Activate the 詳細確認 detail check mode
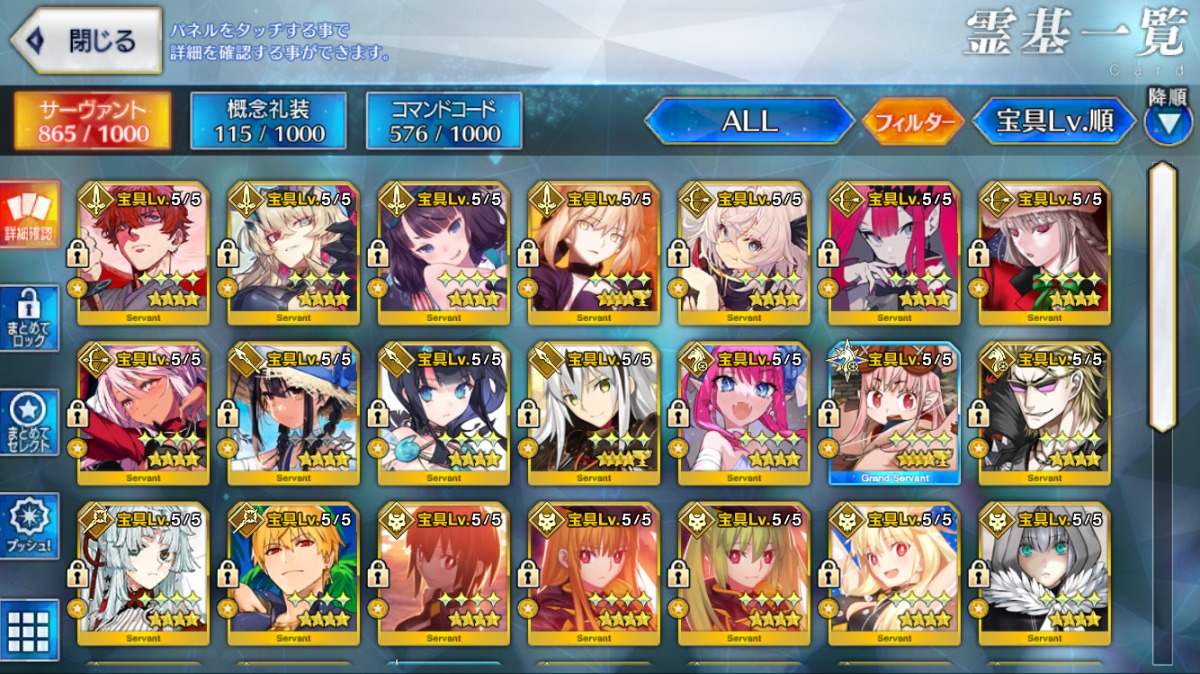The width and height of the screenshot is (1200, 674). pyautogui.click(x=30, y=216)
